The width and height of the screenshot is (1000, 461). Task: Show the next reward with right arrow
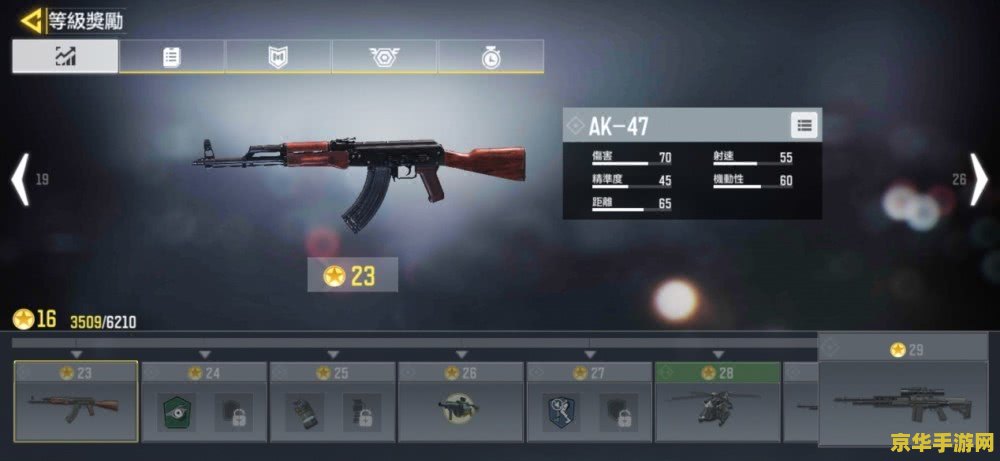pyautogui.click(x=979, y=180)
